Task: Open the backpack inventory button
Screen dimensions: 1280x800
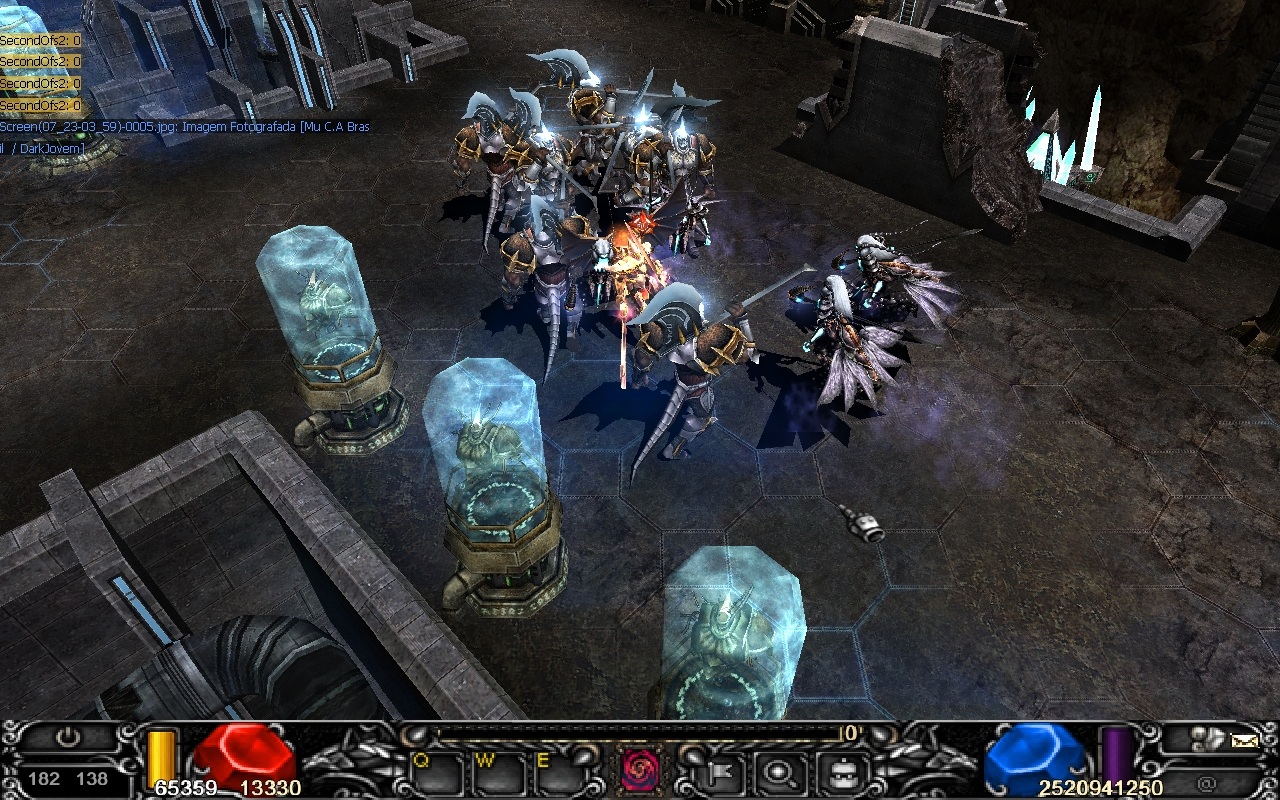Action: 836,772
